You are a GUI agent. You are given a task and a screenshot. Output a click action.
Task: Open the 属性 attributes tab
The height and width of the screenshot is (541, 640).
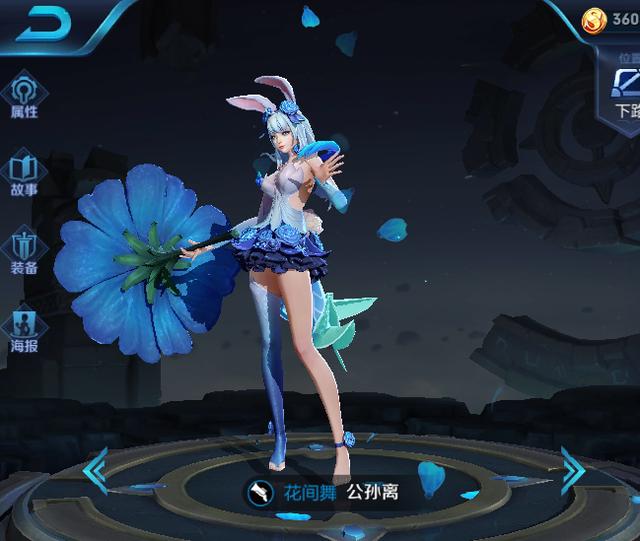tap(23, 94)
